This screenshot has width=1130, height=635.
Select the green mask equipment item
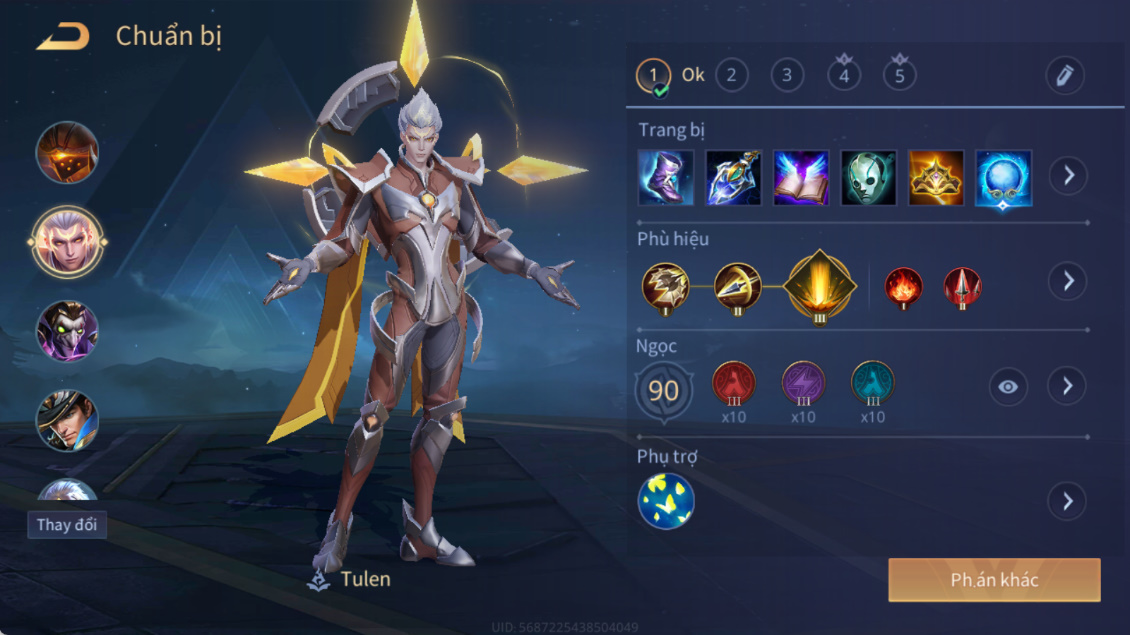point(868,178)
